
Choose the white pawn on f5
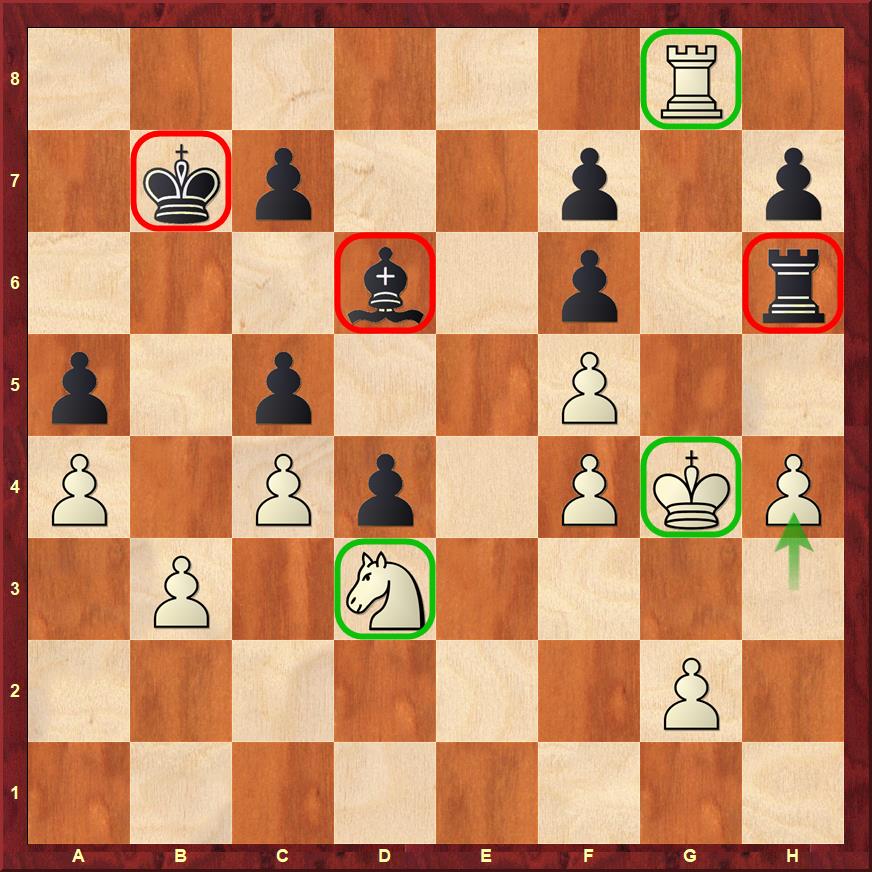(x=589, y=385)
